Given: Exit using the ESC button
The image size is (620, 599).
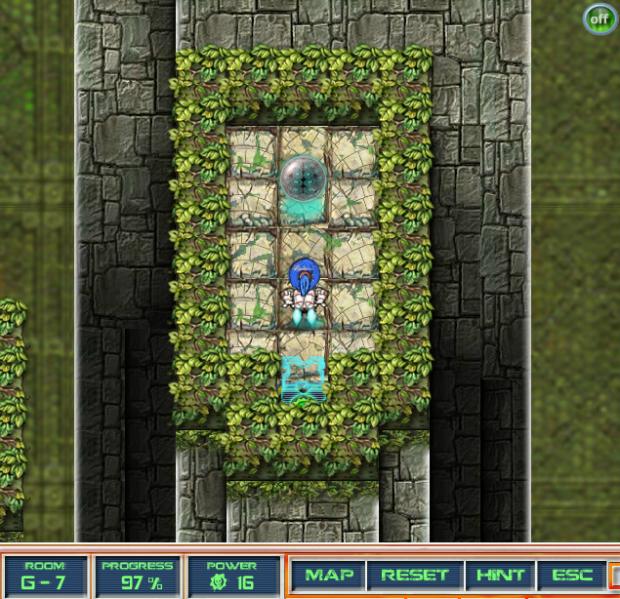Looking at the screenshot, I should [x=572, y=575].
